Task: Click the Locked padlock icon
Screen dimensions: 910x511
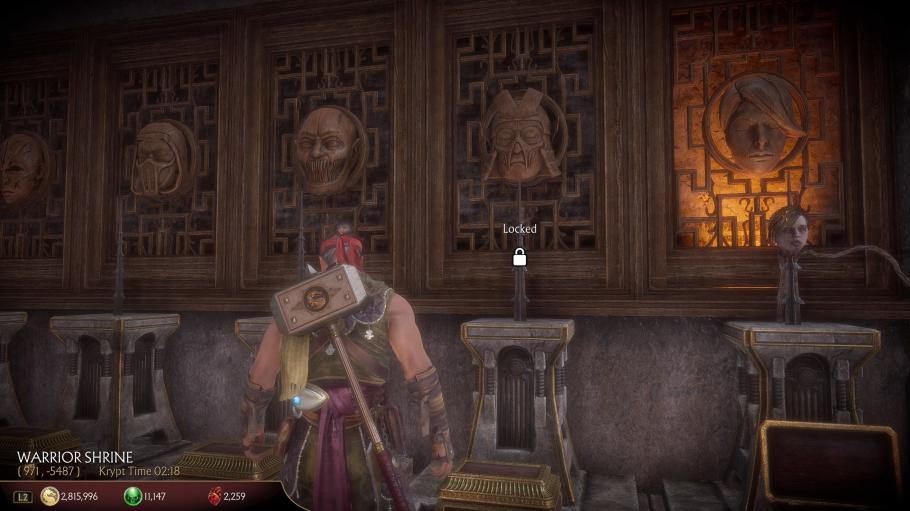Action: tap(519, 257)
